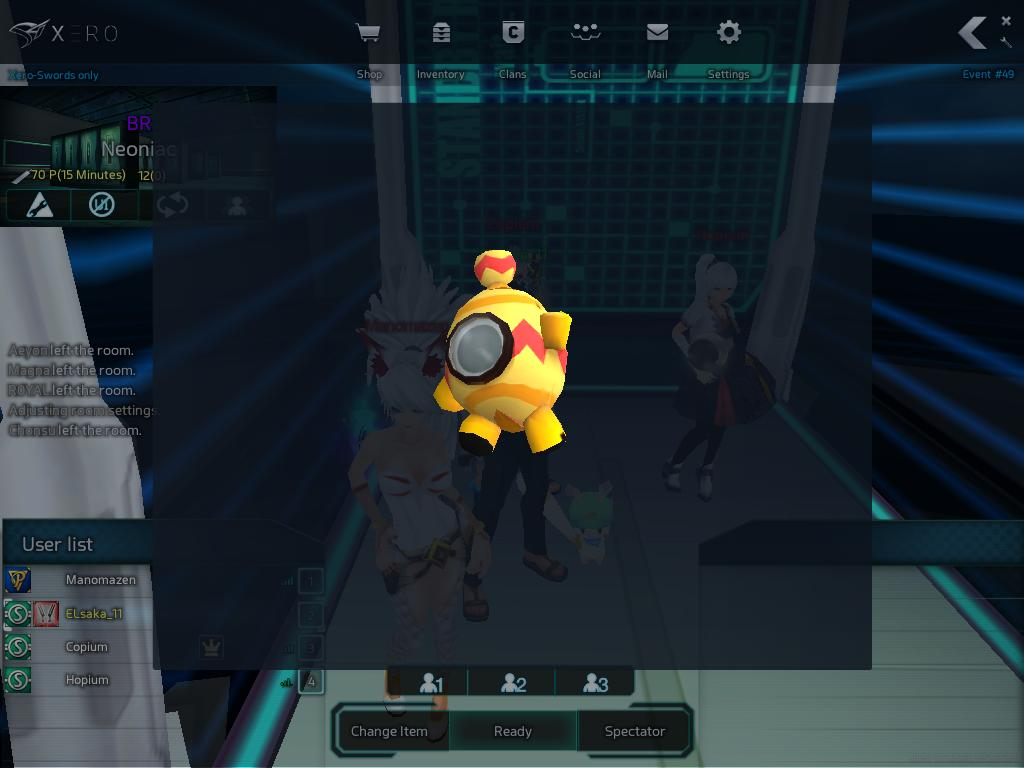Select character preset 1
Image resolution: width=1024 pixels, height=768 pixels.
430,683
